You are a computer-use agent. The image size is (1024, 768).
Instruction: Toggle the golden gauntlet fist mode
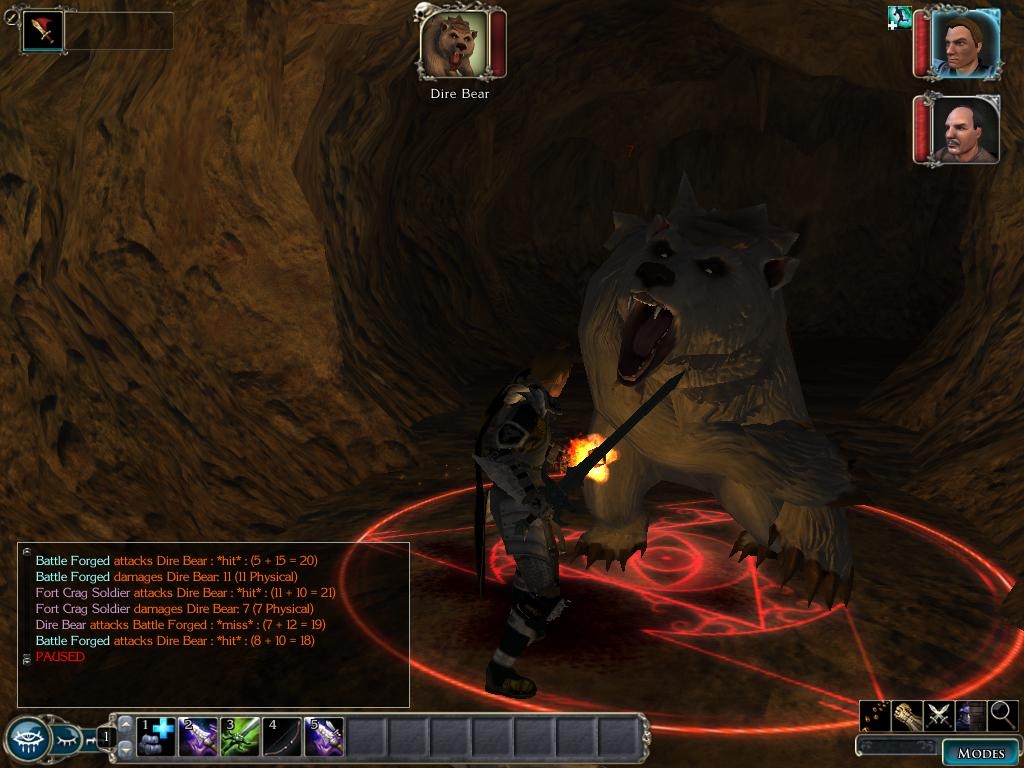pos(907,715)
